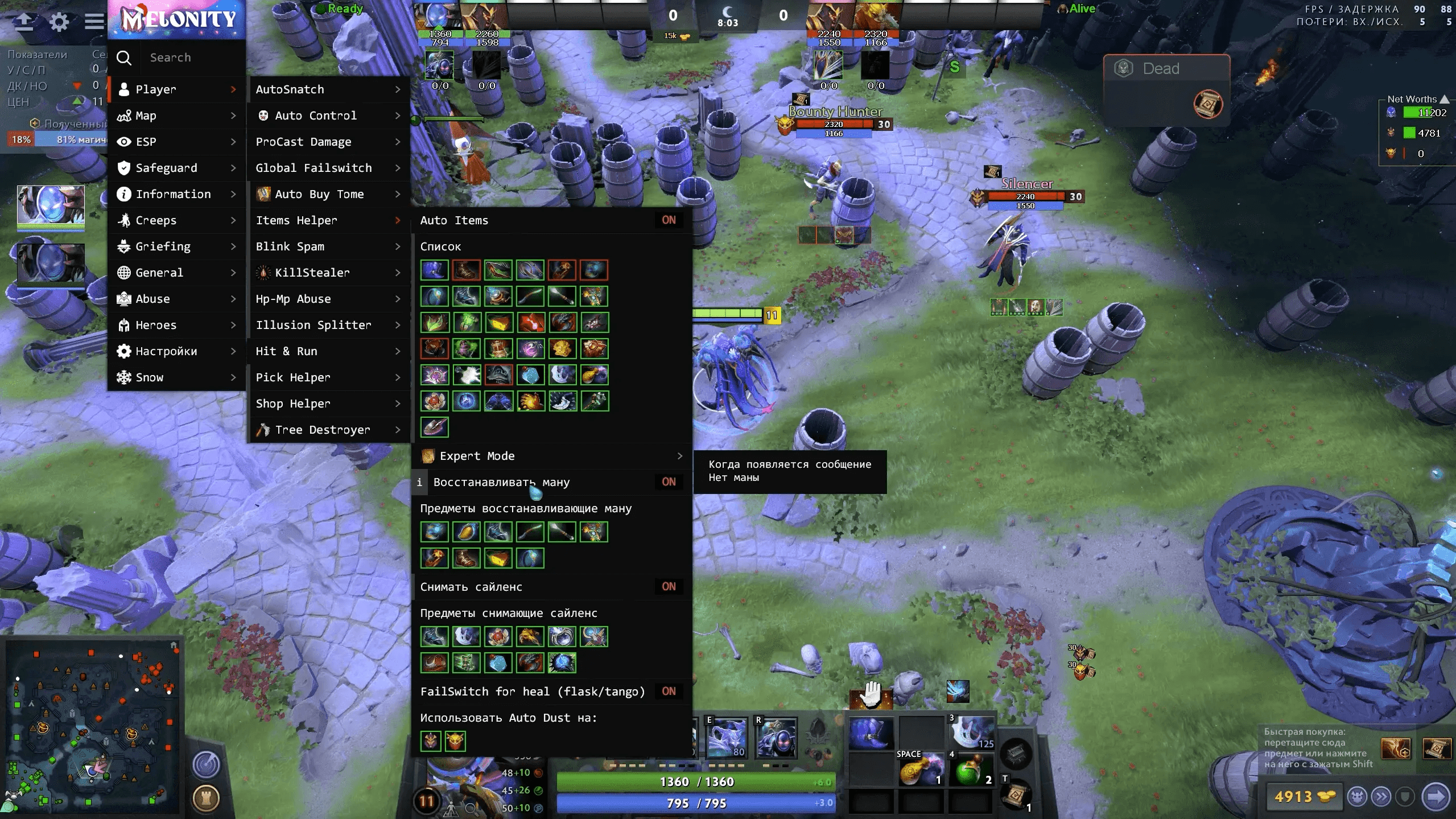The width and height of the screenshot is (1456, 819).
Task: Toggle the Восстанавливать ману switch
Action: pos(669,482)
